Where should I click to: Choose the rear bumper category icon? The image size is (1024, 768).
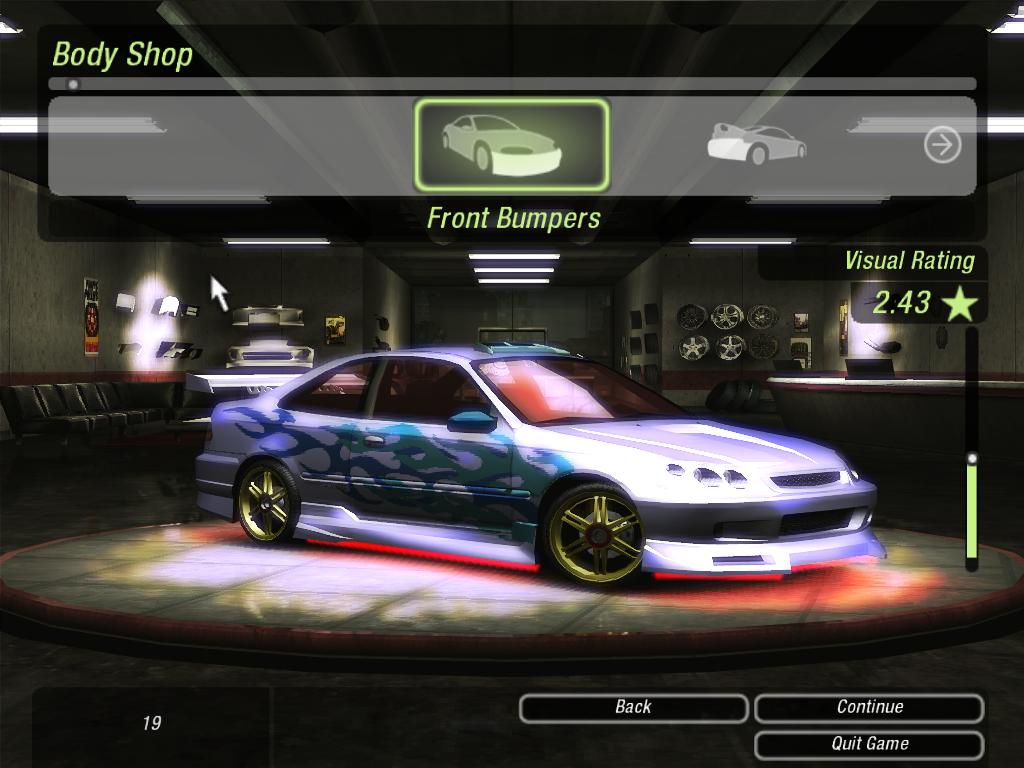click(x=756, y=145)
